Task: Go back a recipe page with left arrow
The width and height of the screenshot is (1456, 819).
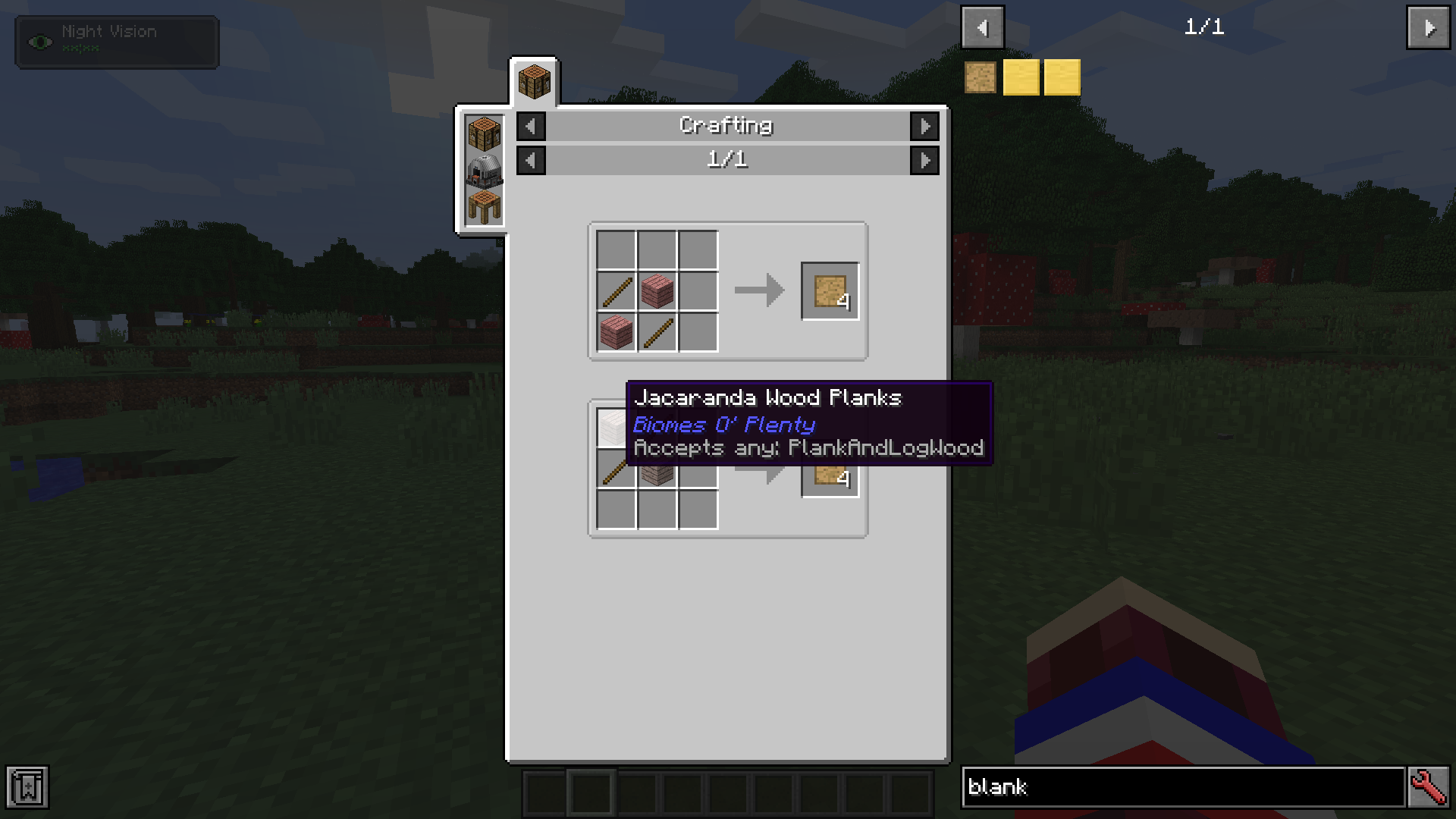Action: (530, 160)
